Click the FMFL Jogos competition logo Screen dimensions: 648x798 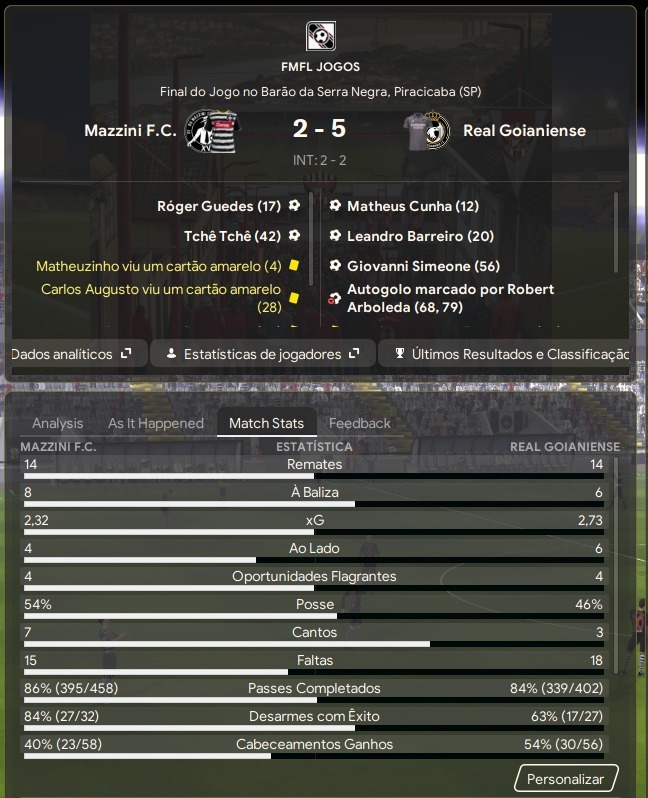tap(321, 37)
